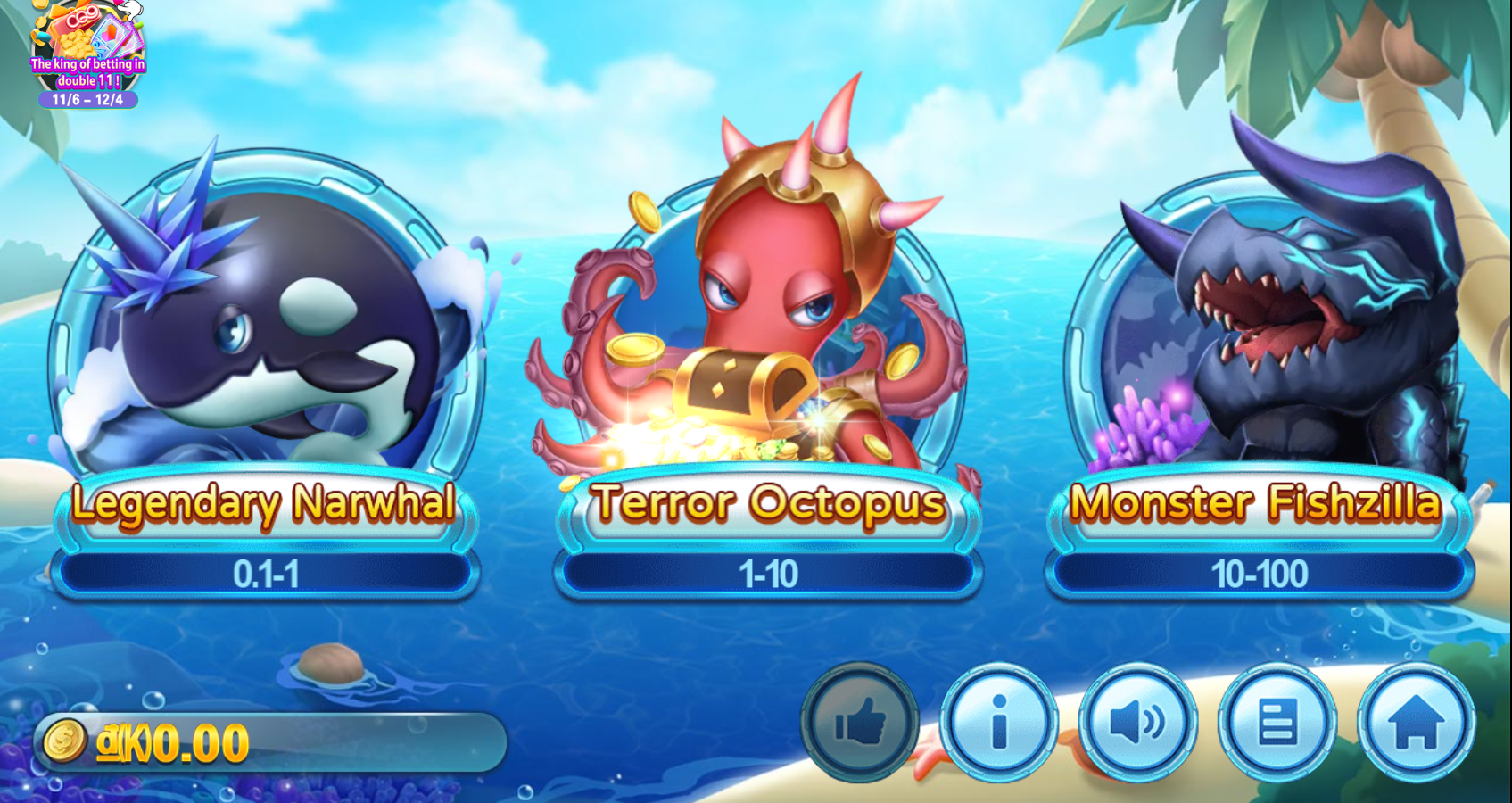The height and width of the screenshot is (803, 1512).
Task: Open the records list button
Action: point(1277,722)
